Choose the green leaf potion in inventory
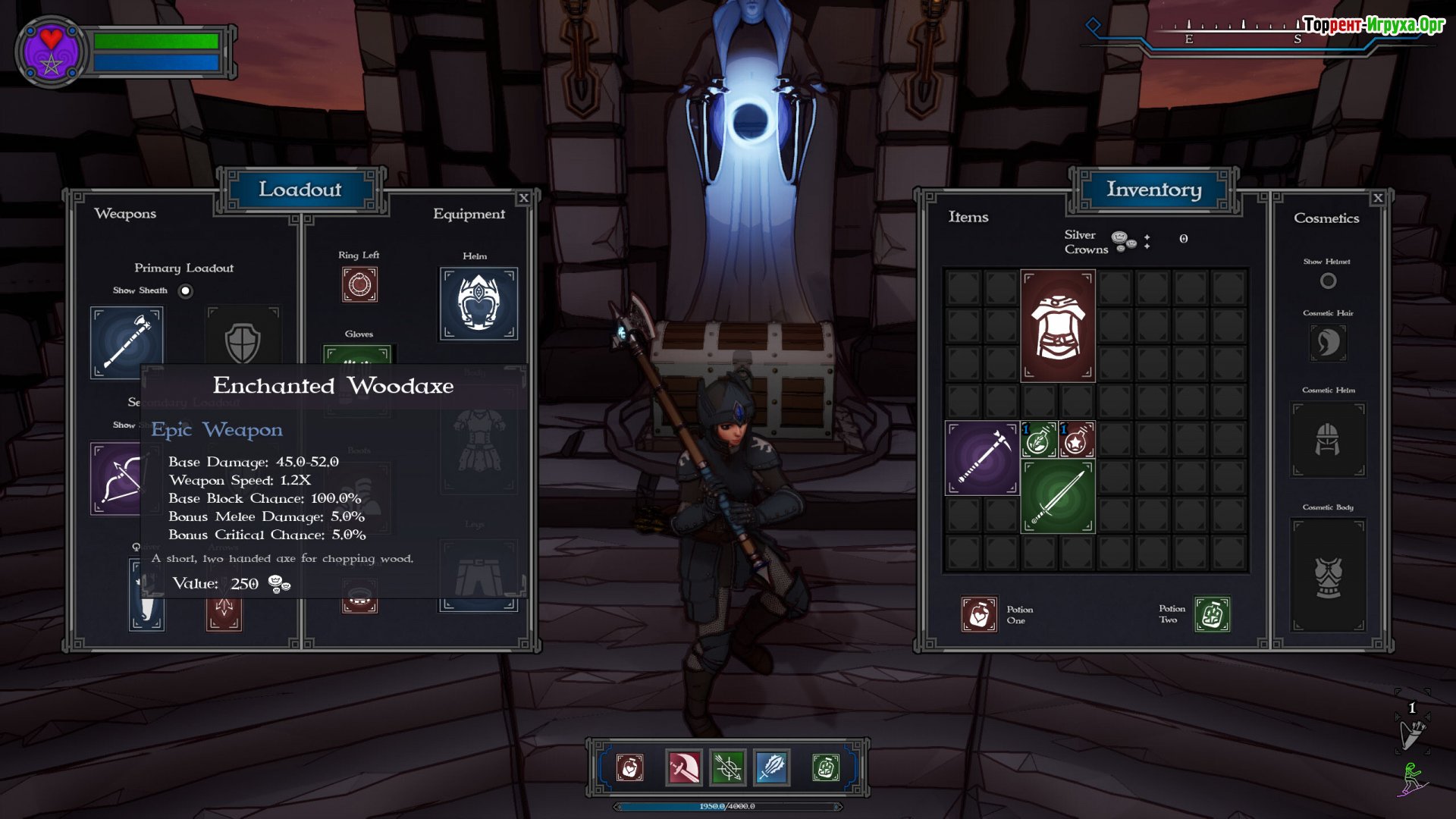1456x819 pixels. pyautogui.click(x=1039, y=440)
